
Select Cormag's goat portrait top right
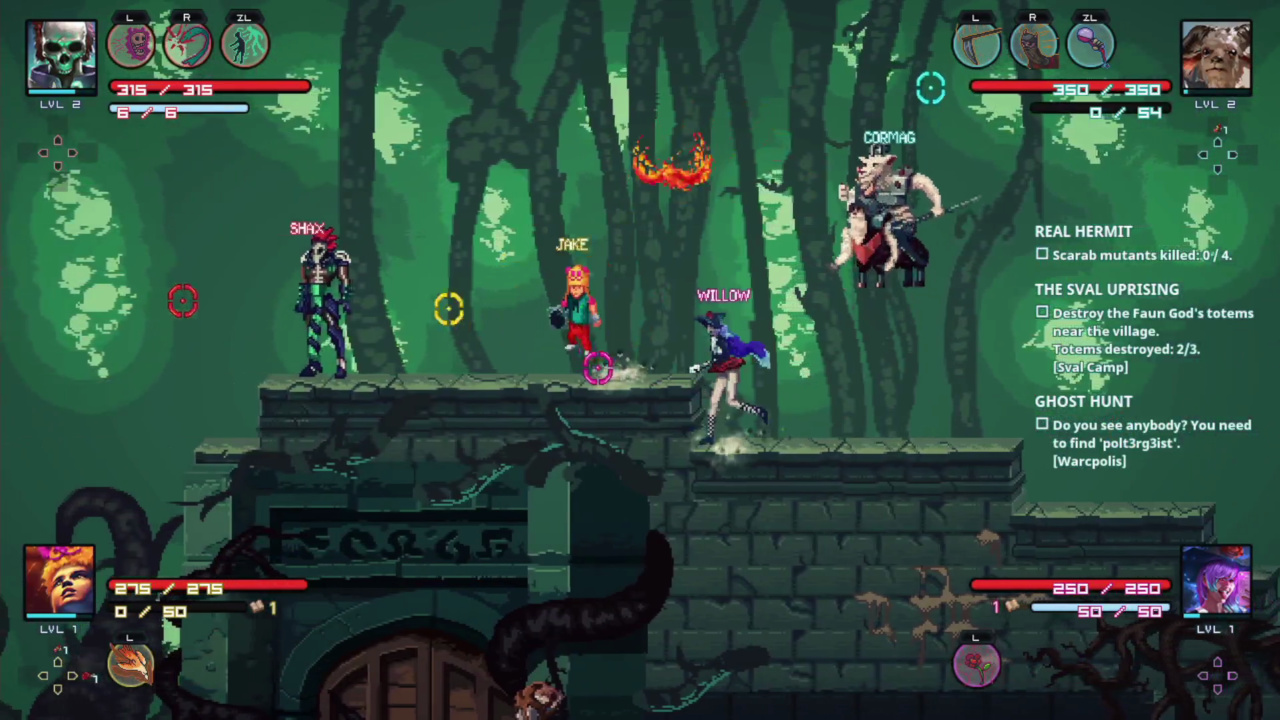click(x=1216, y=55)
